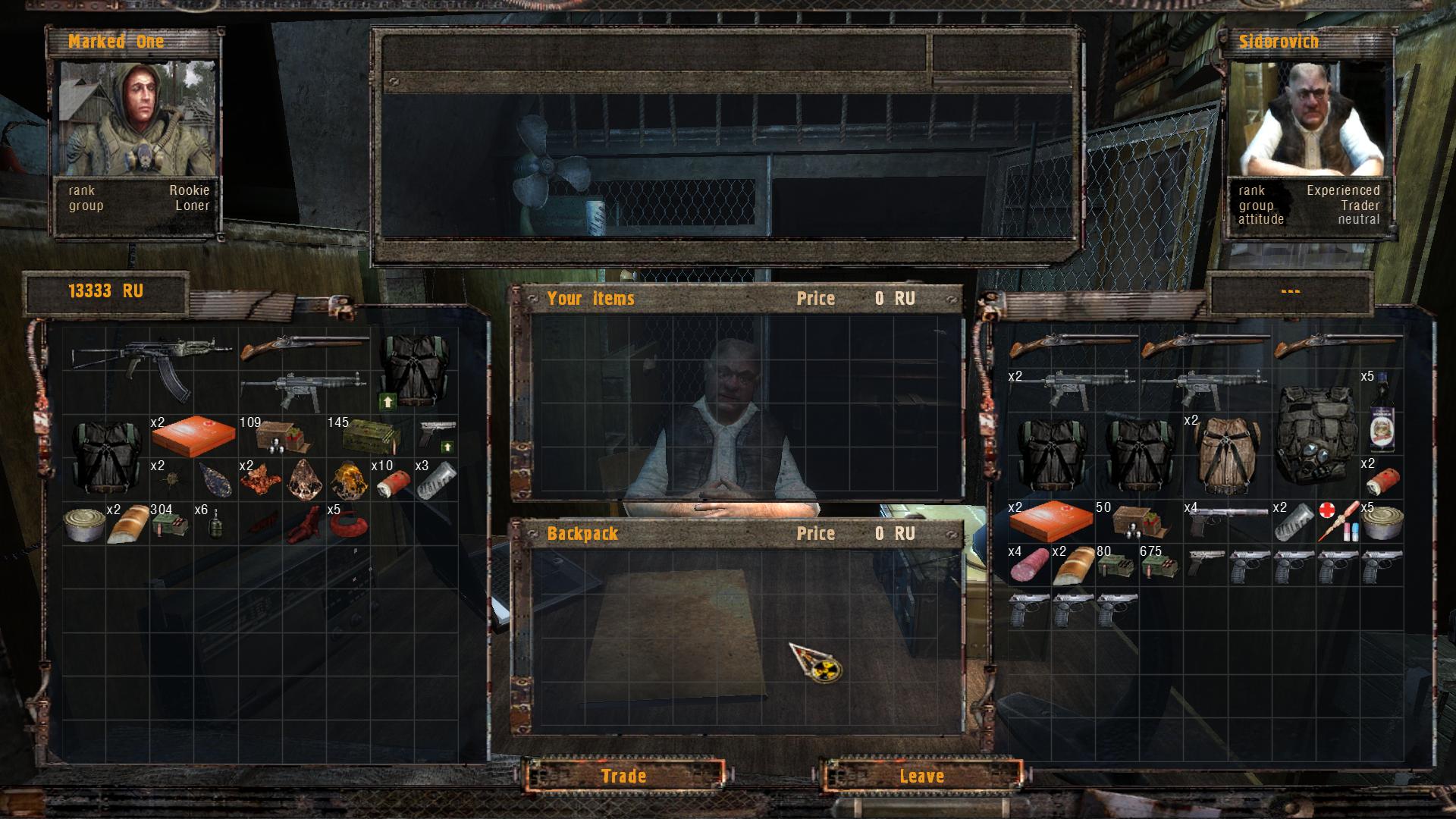Choose the red-cross medical supplies item
1456x819 pixels.
[1338, 522]
